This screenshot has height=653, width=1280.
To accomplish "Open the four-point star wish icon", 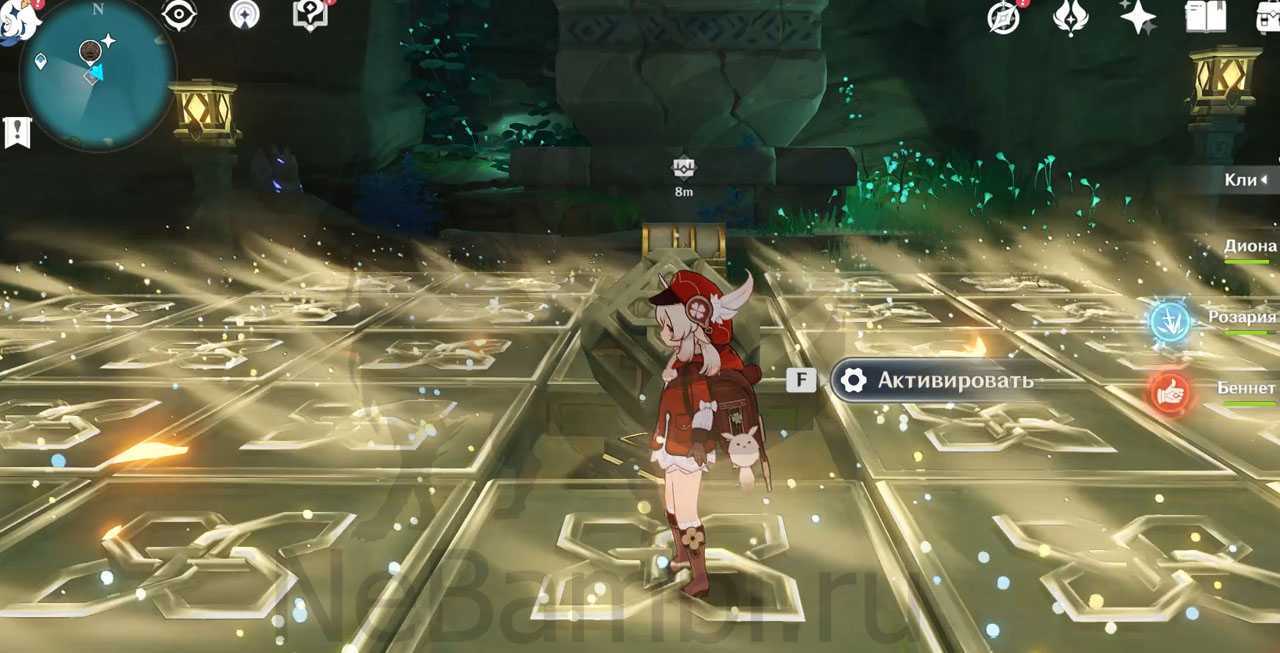I will pyautogui.click(x=1137, y=17).
